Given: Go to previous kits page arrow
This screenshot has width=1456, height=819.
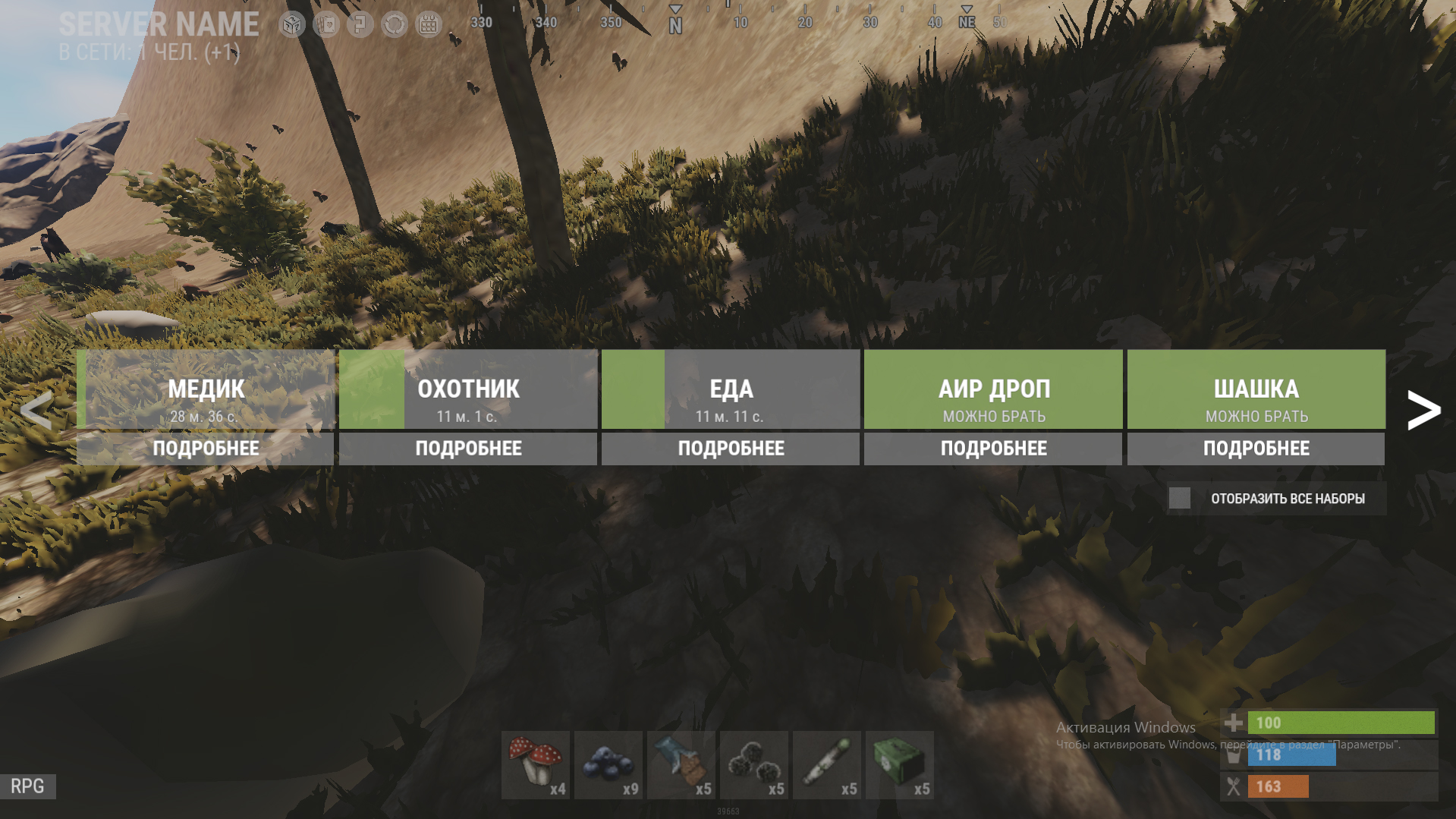Looking at the screenshot, I should coord(36,411).
